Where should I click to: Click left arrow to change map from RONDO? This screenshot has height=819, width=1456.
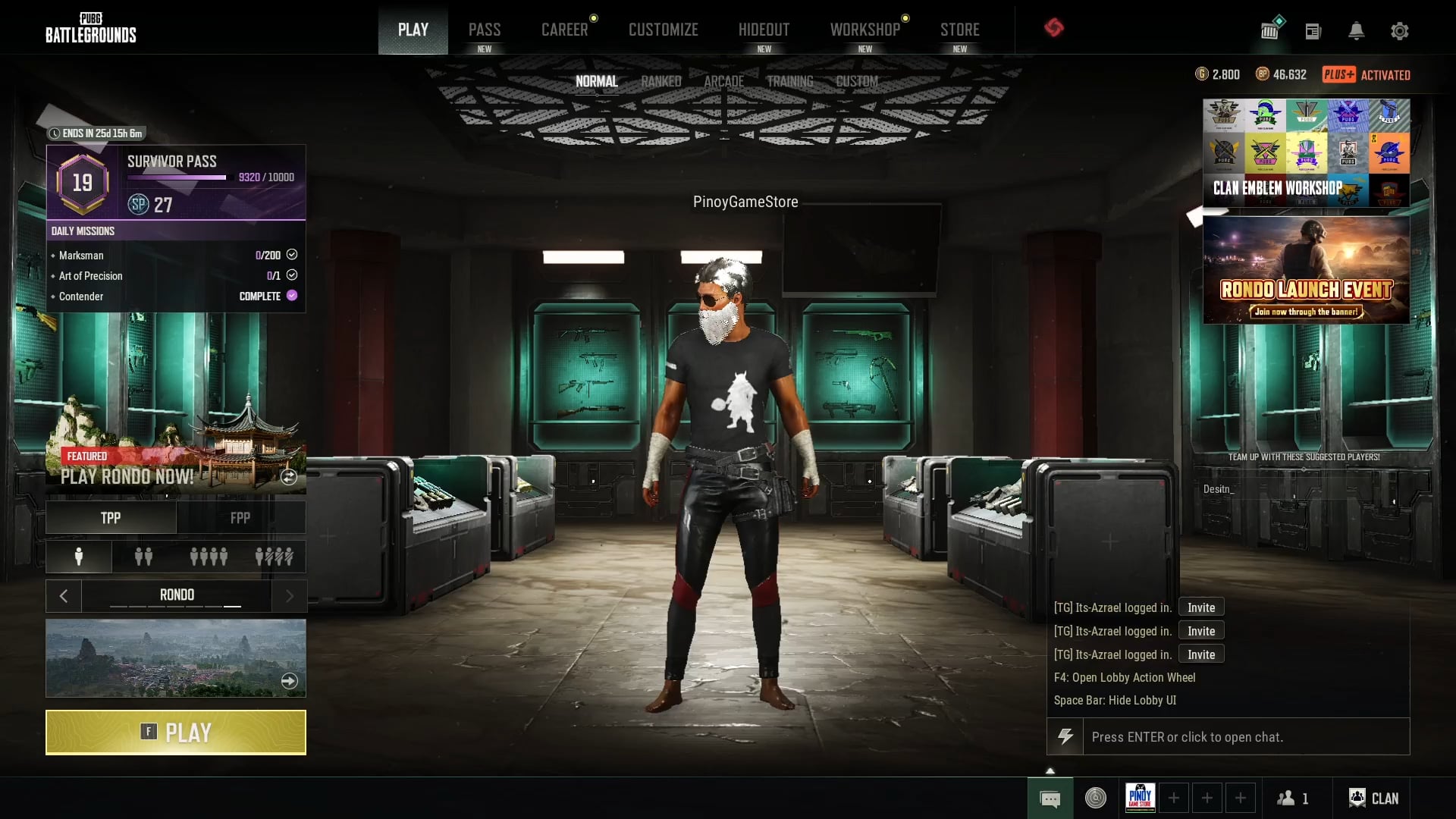pyautogui.click(x=64, y=595)
